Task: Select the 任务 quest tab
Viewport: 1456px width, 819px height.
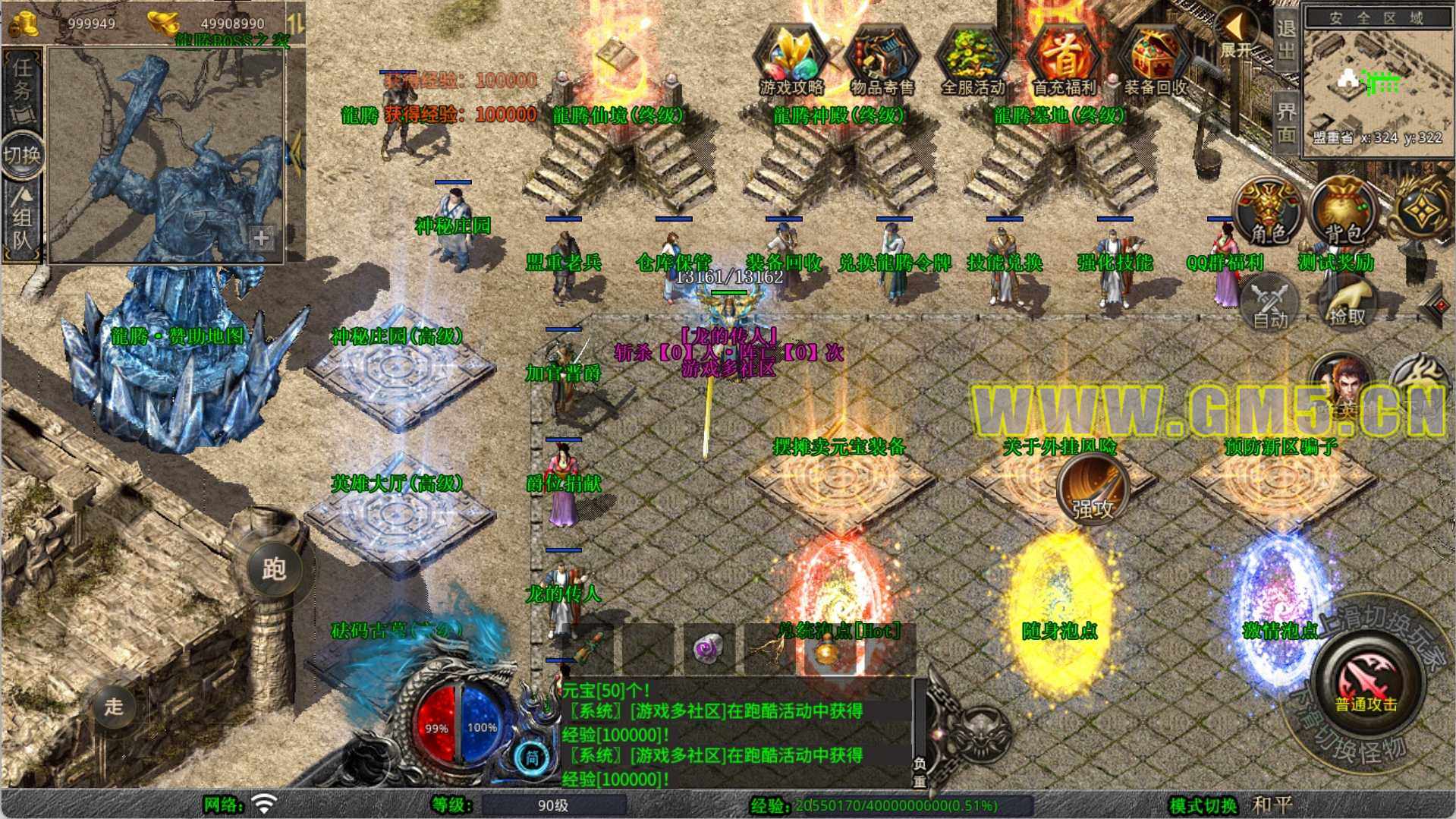Action: coord(22,85)
